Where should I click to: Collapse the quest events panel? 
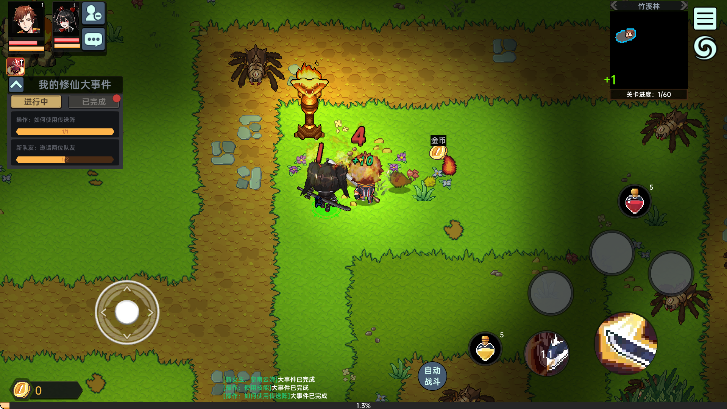[x=17, y=86]
